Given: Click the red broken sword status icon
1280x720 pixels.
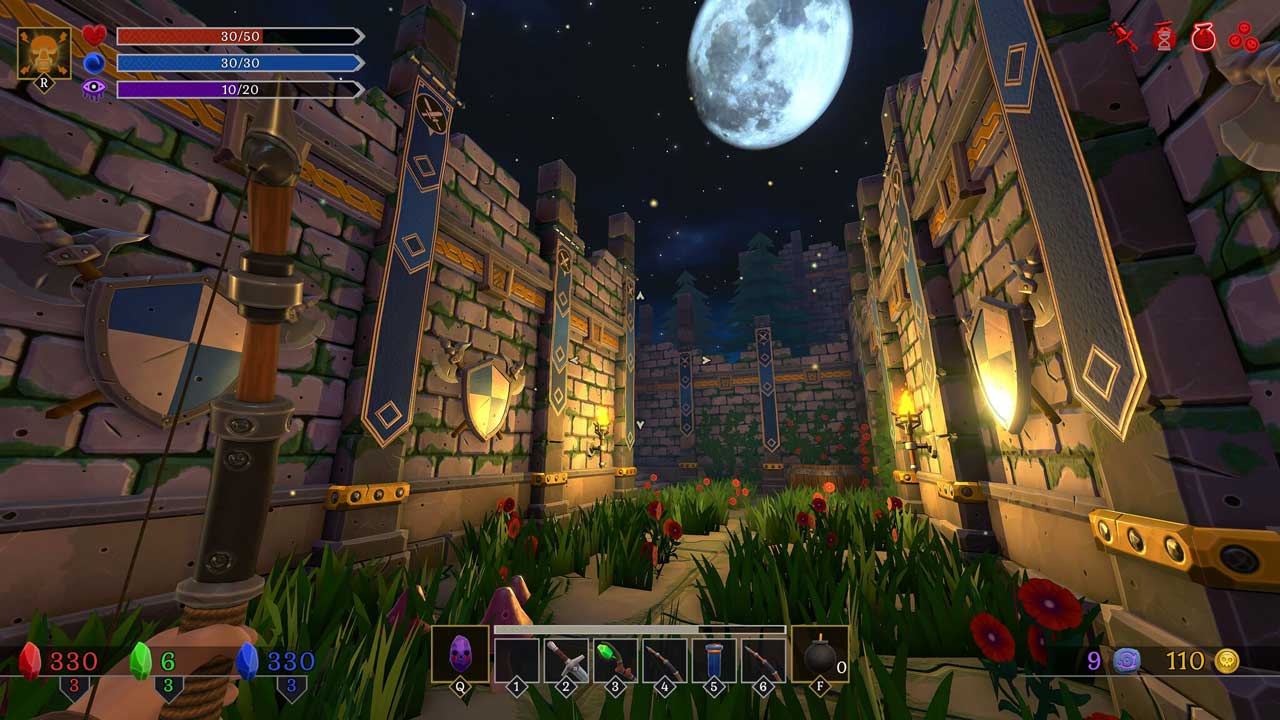Looking at the screenshot, I should 1124,37.
